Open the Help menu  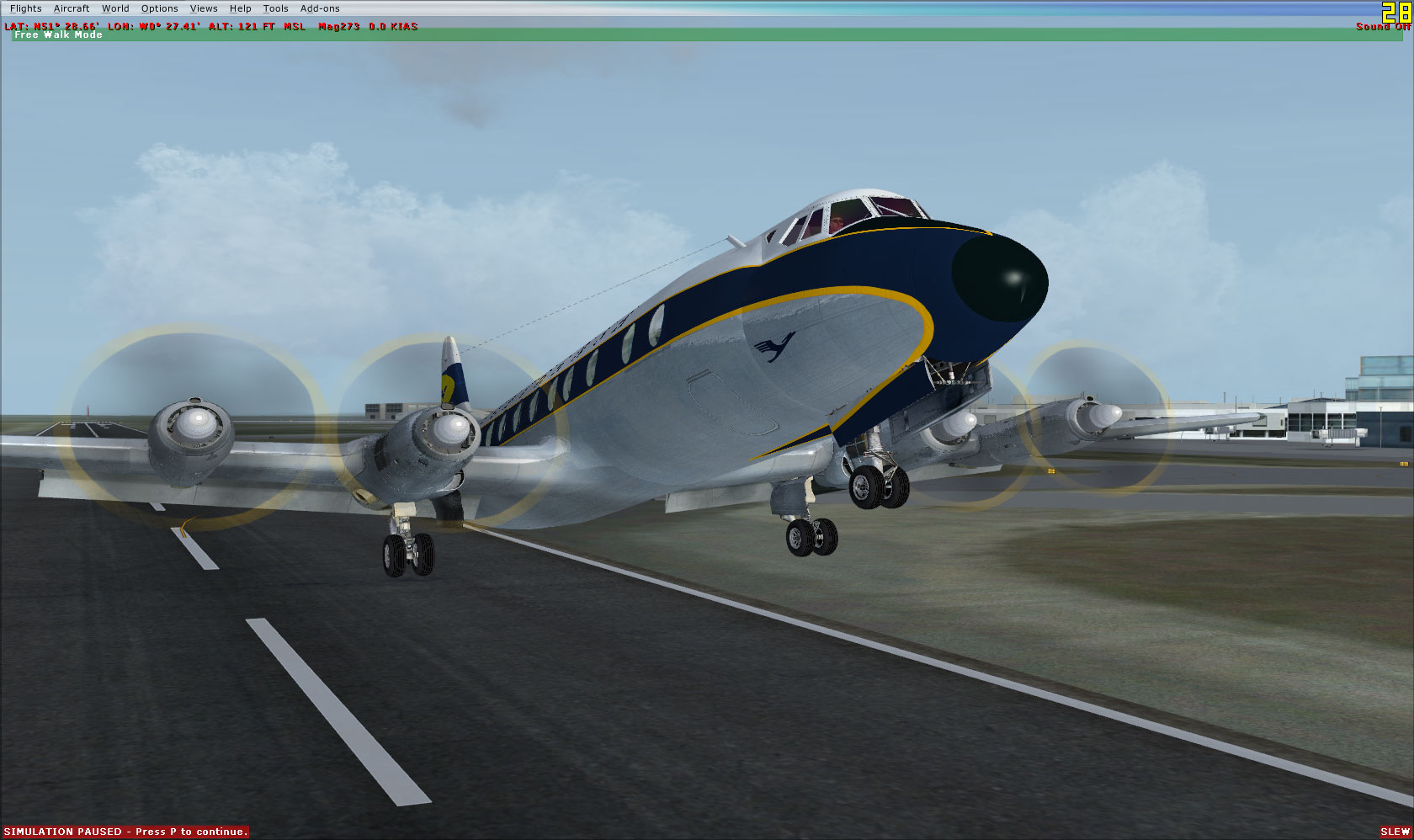240,8
